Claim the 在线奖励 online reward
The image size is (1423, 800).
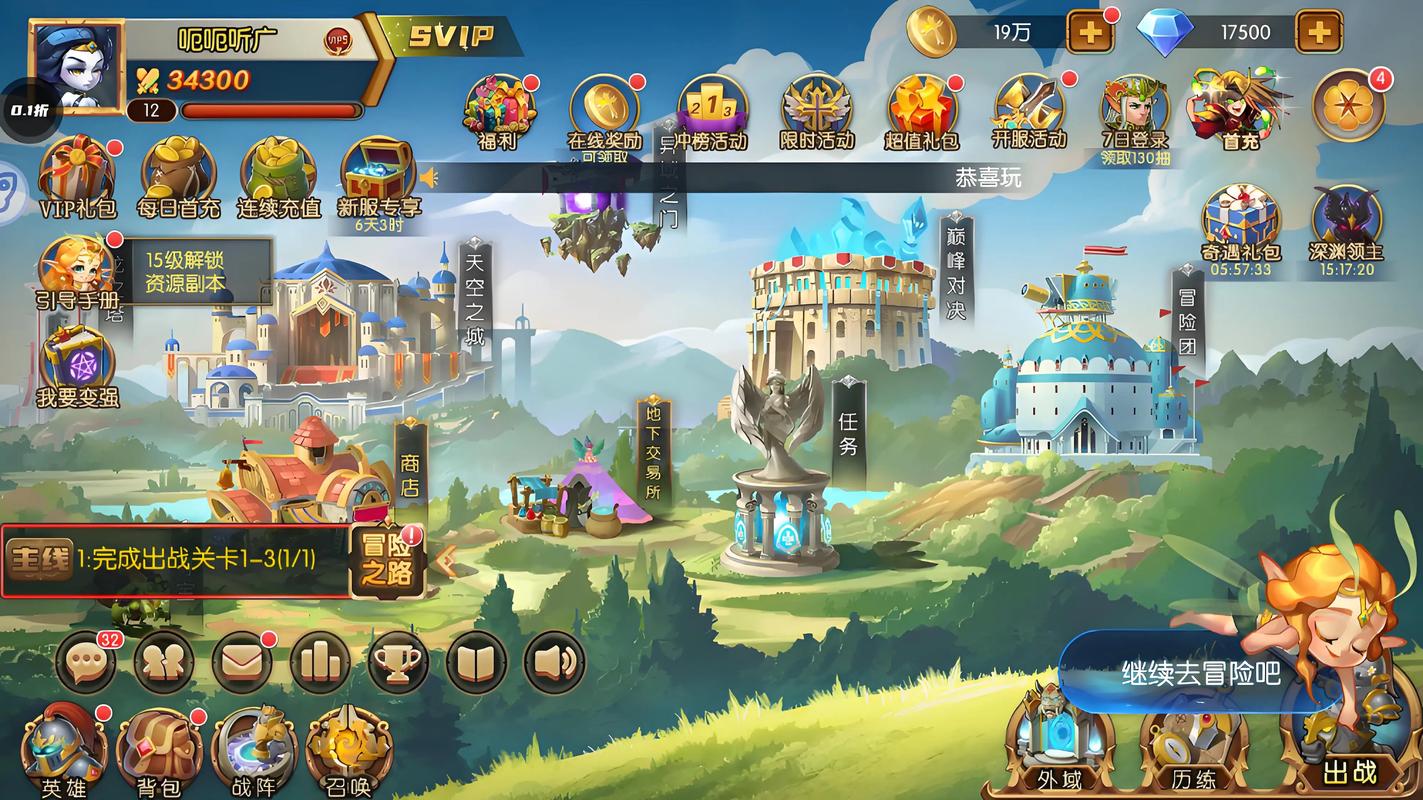[x=604, y=111]
